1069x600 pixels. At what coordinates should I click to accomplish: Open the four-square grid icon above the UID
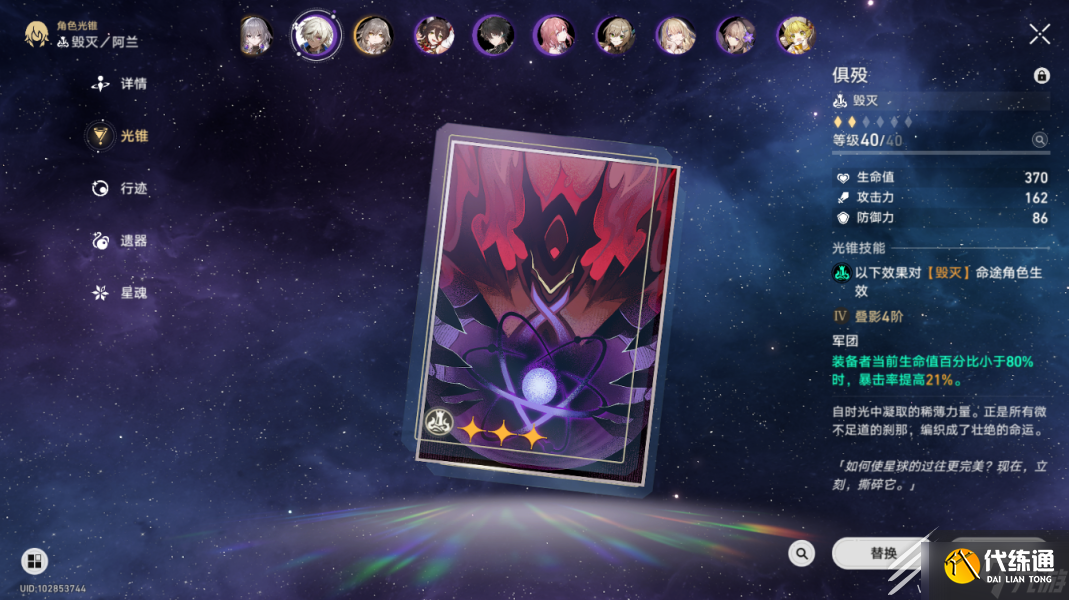point(34,561)
